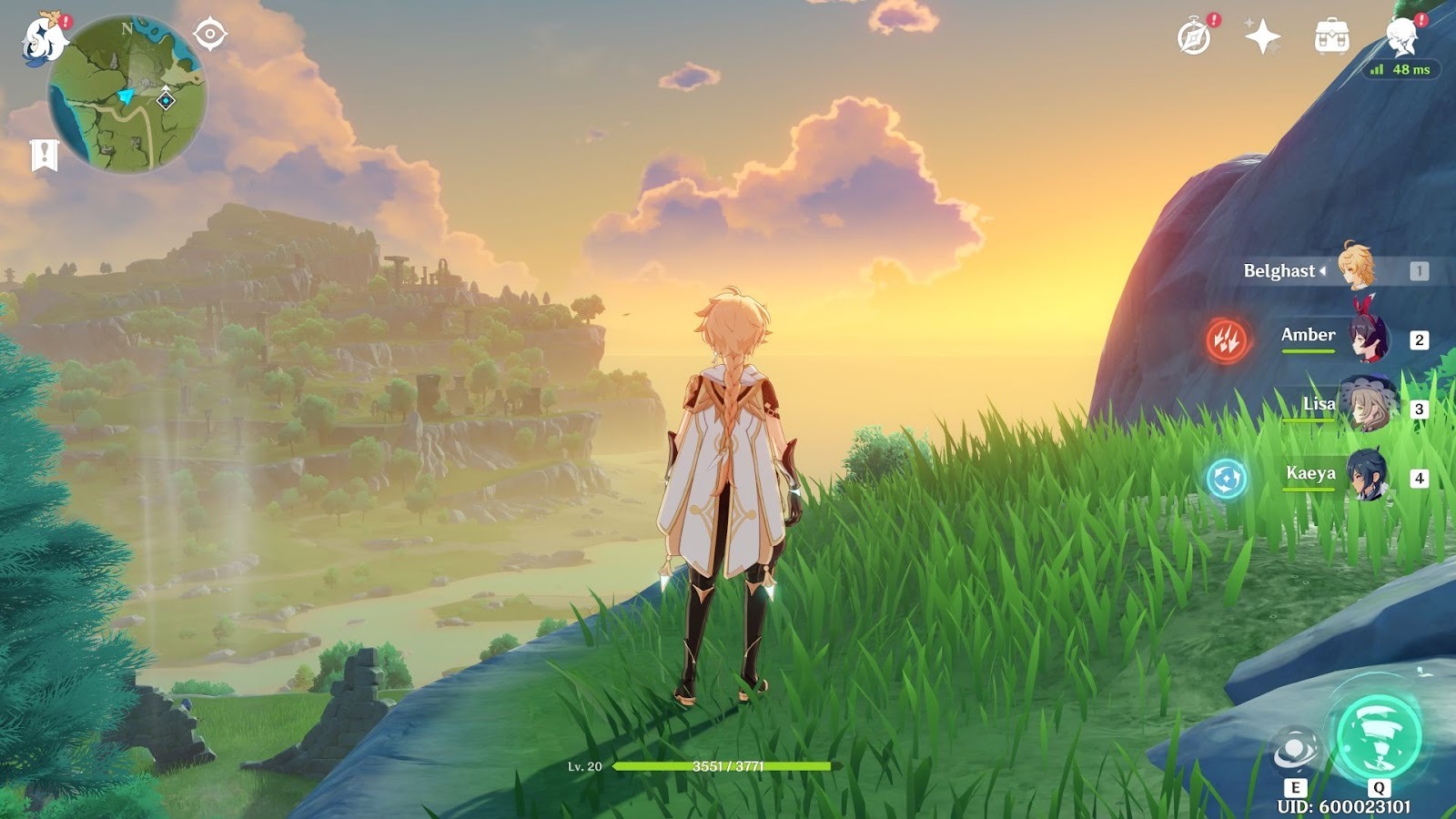This screenshot has width=1456, height=819.
Task: Activate the green Elemental Burst ability
Action: tap(1378, 737)
